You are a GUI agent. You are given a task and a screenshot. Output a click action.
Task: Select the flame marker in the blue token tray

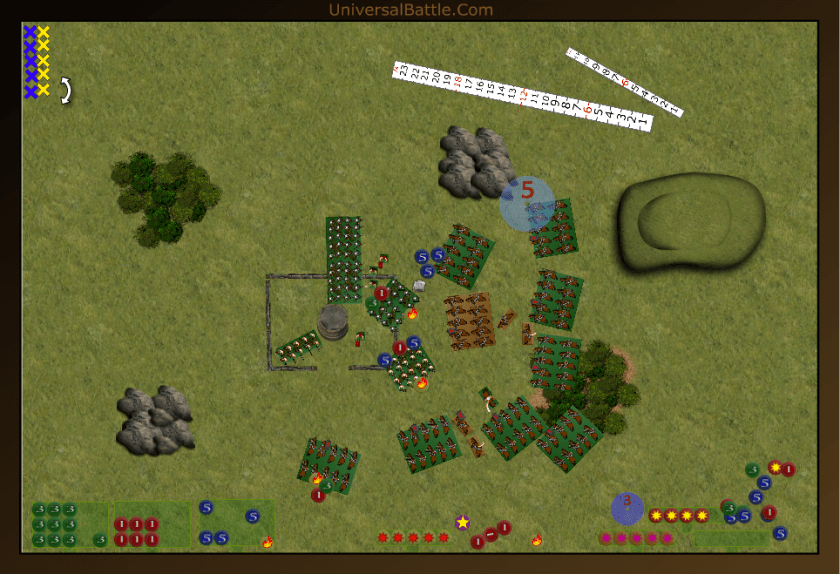coord(267,542)
